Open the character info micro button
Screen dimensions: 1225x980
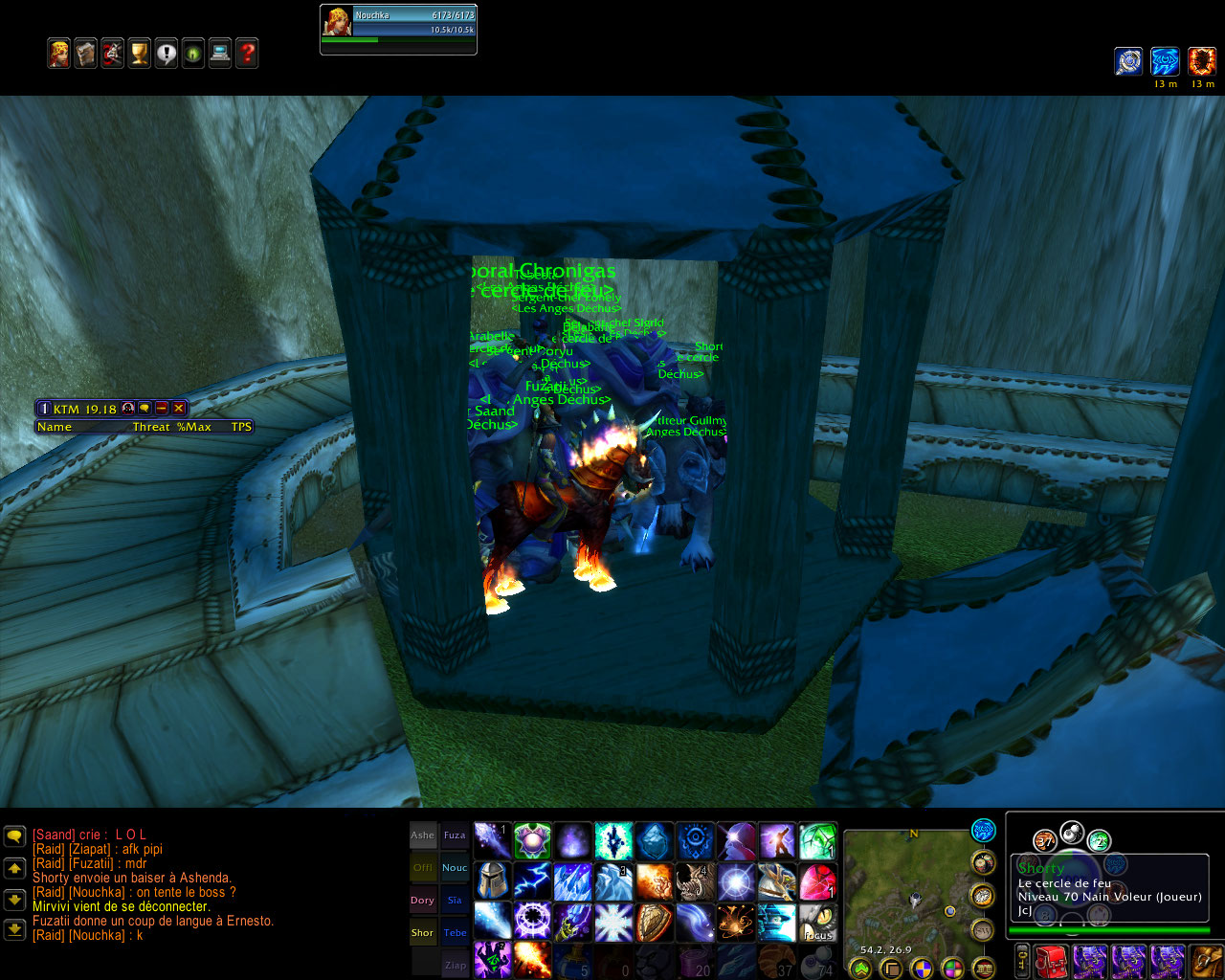pyautogui.click(x=59, y=54)
